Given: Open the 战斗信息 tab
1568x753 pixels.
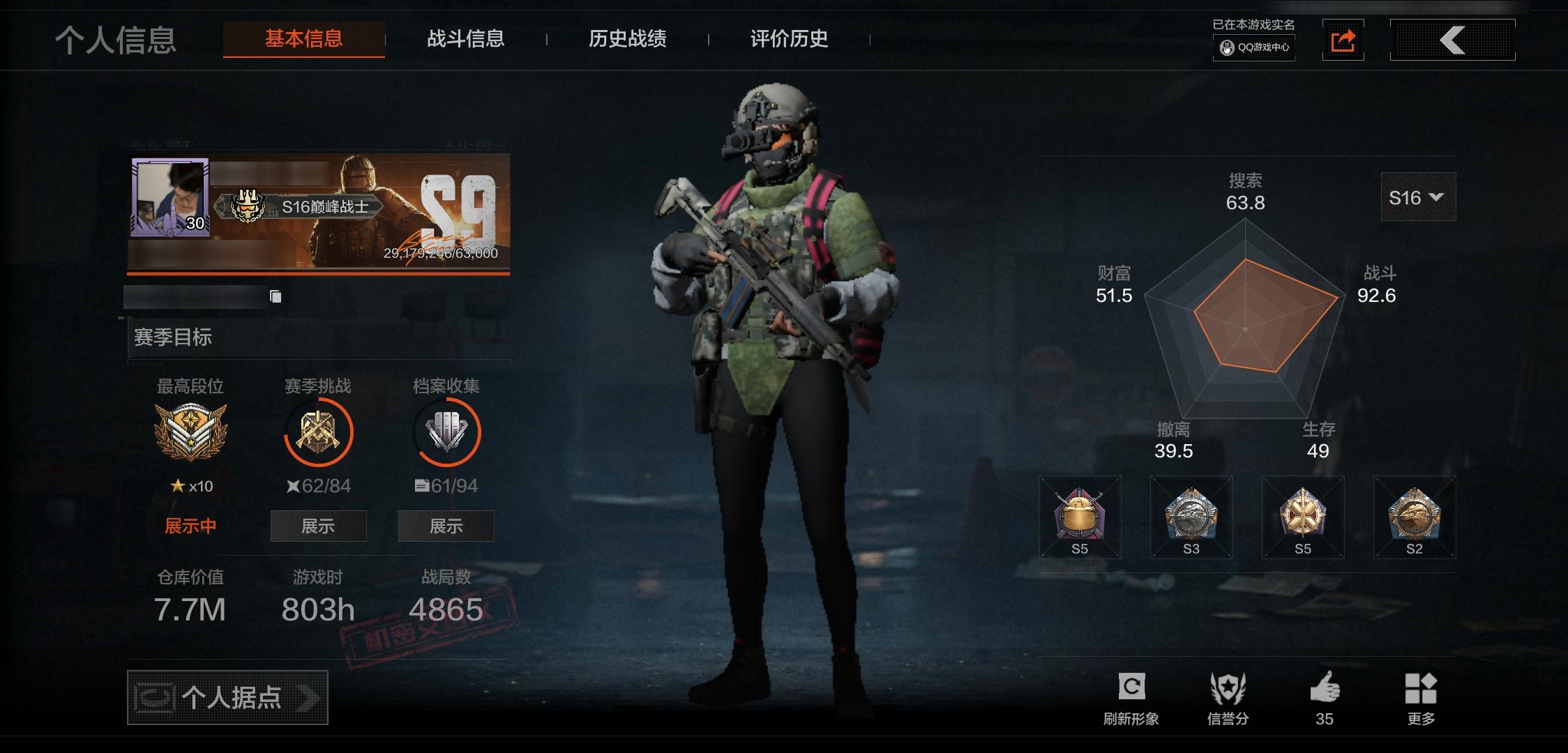Looking at the screenshot, I should [465, 38].
